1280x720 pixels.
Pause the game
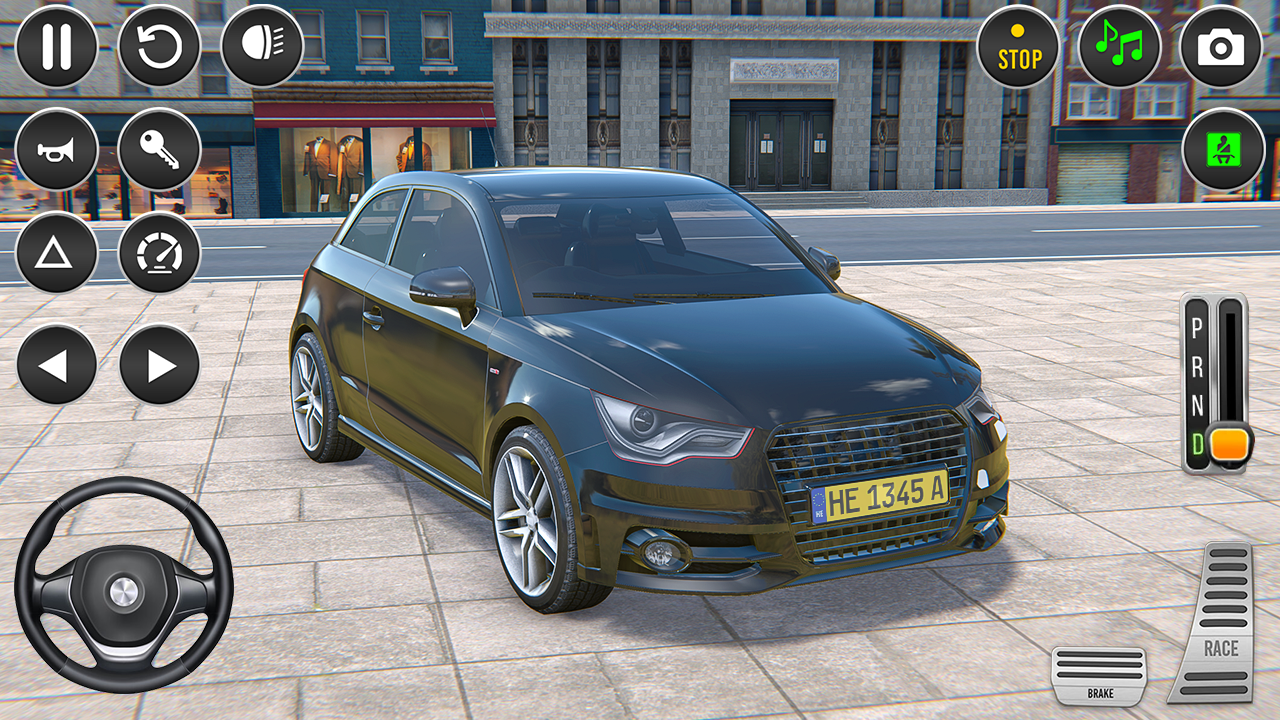click(55, 45)
